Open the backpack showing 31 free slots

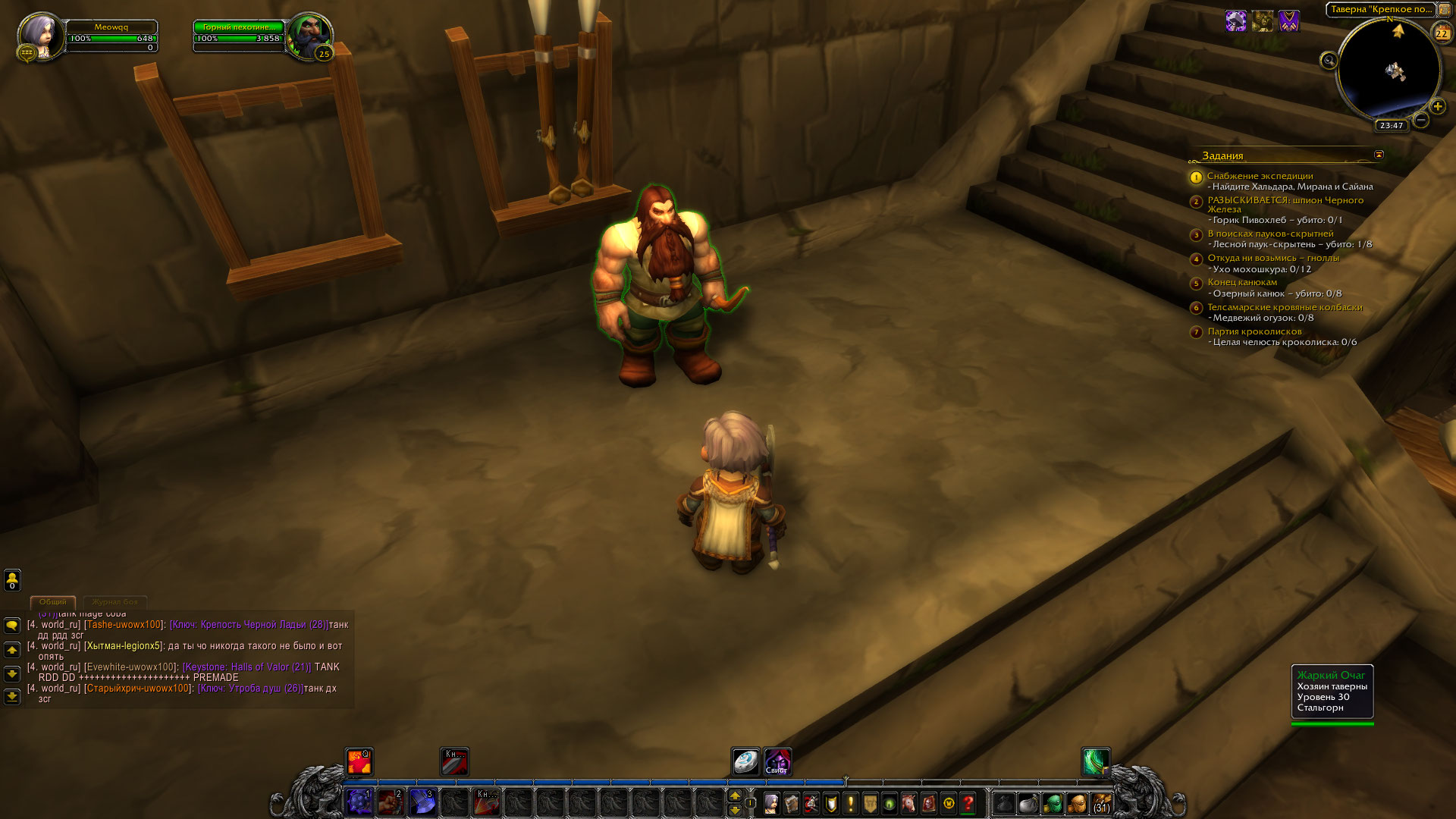(1101, 803)
